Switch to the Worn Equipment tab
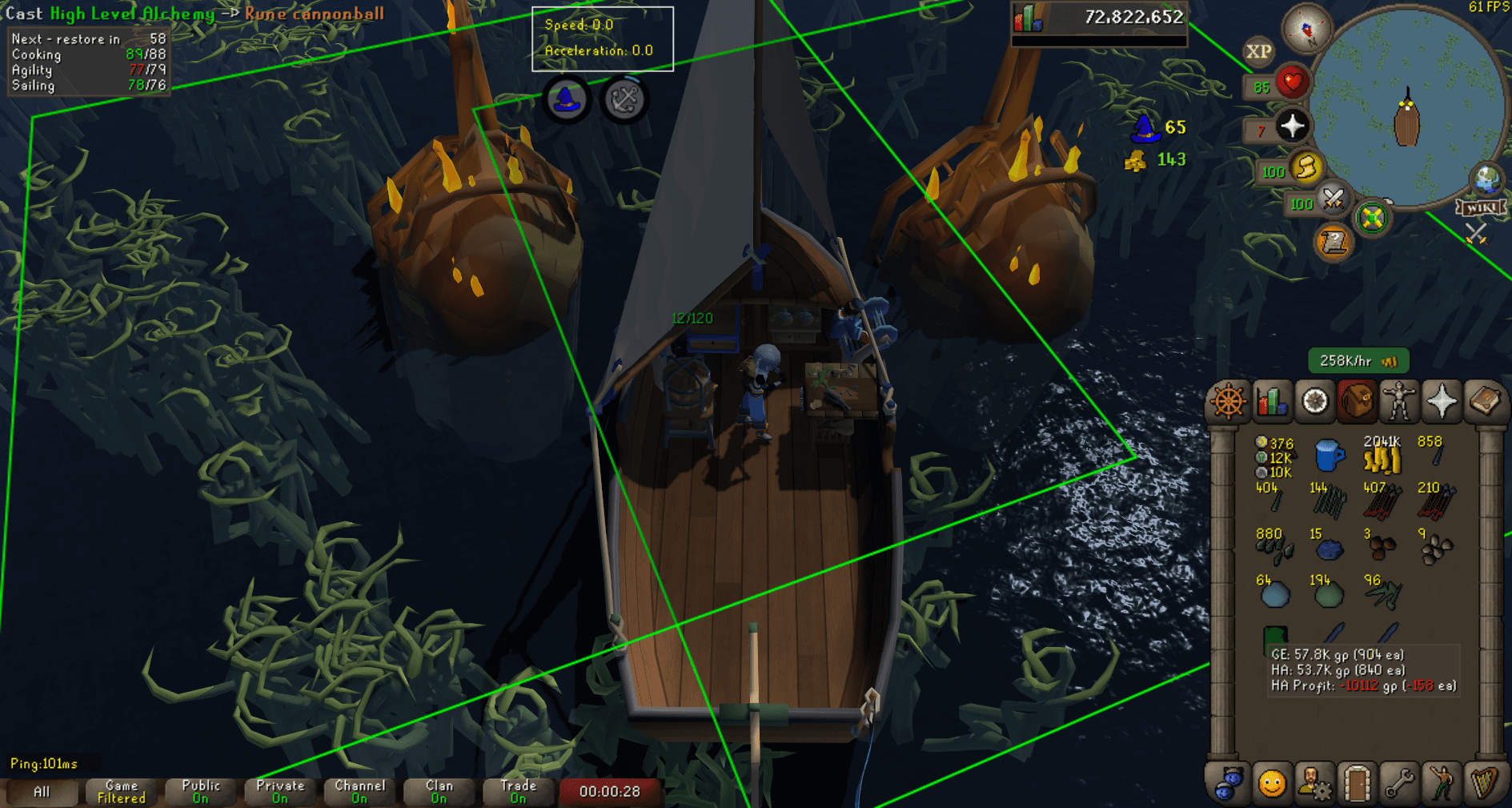Image resolution: width=1512 pixels, height=808 pixels. pyautogui.click(x=1400, y=400)
